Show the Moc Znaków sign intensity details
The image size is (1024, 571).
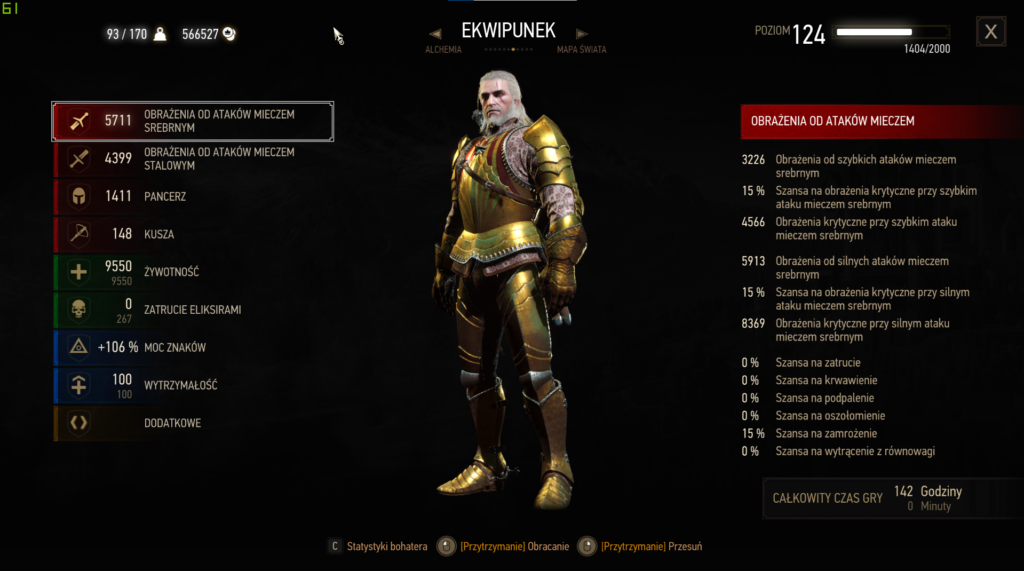click(x=192, y=347)
